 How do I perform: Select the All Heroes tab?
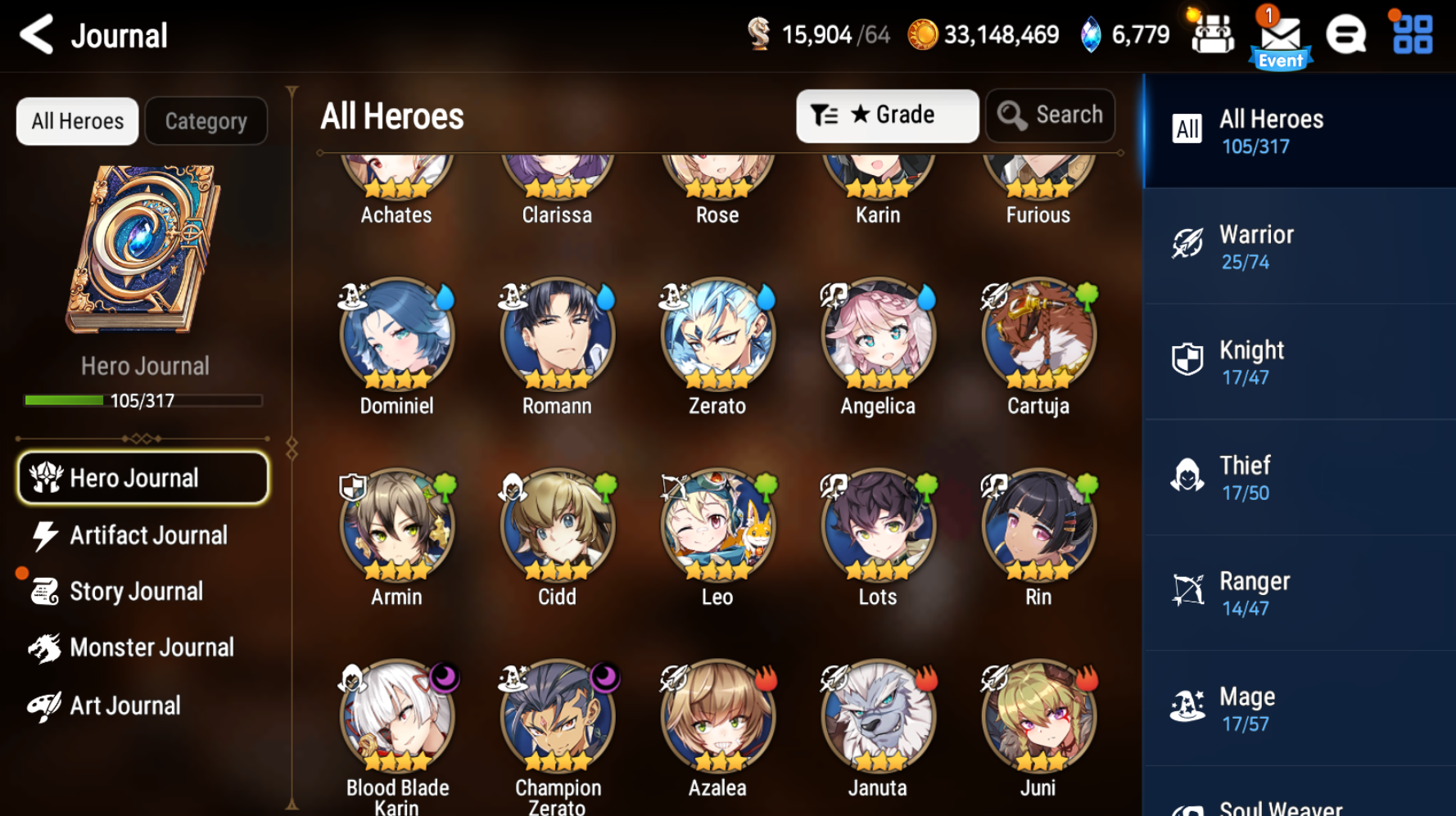(x=76, y=120)
